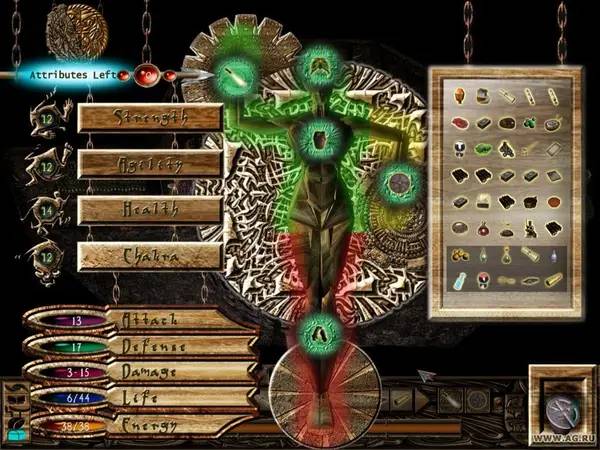Click the Health attribute button
Image resolution: width=600 pixels, height=450 pixels.
150,209
